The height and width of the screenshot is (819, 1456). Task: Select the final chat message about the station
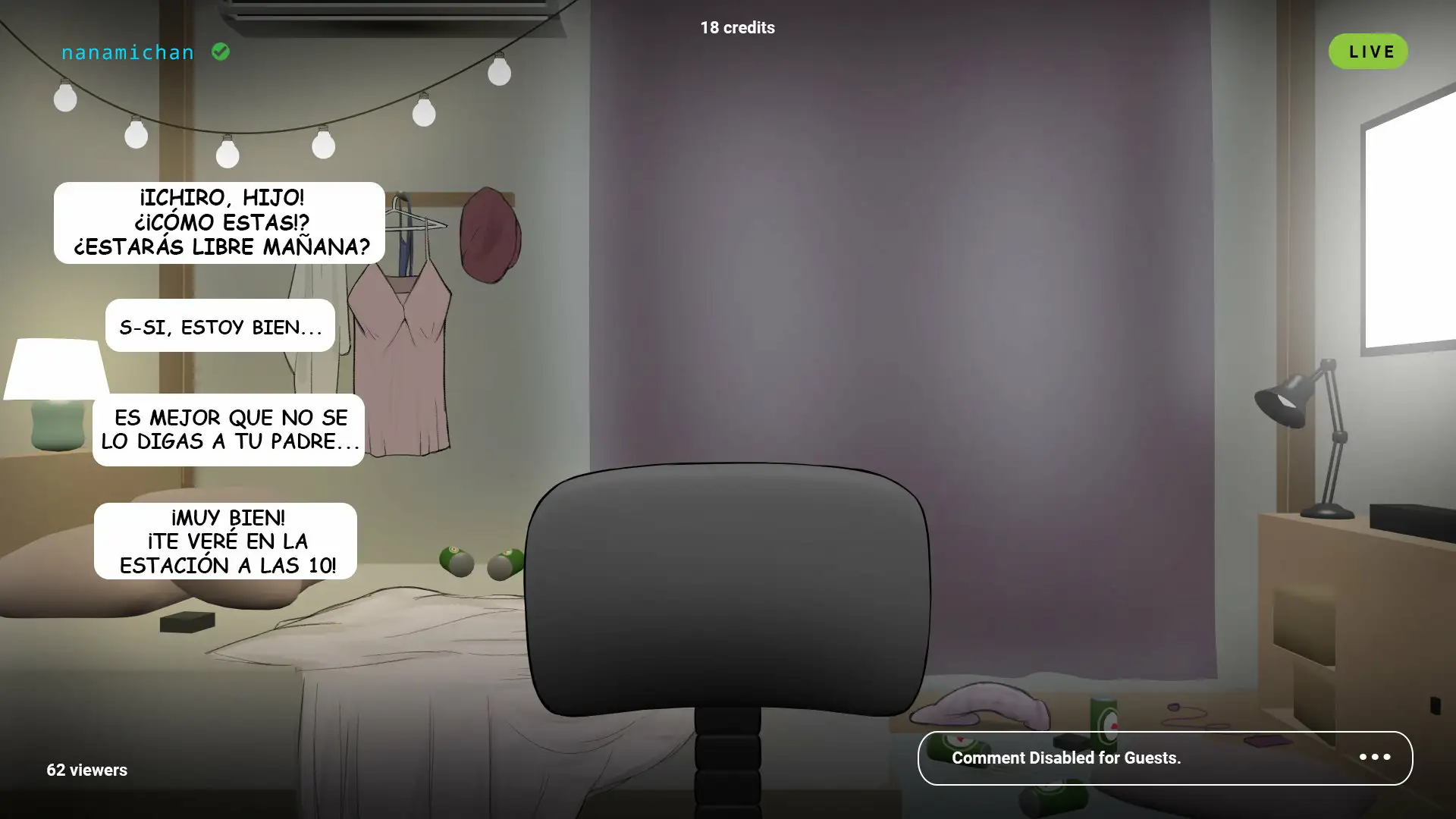[225, 541]
